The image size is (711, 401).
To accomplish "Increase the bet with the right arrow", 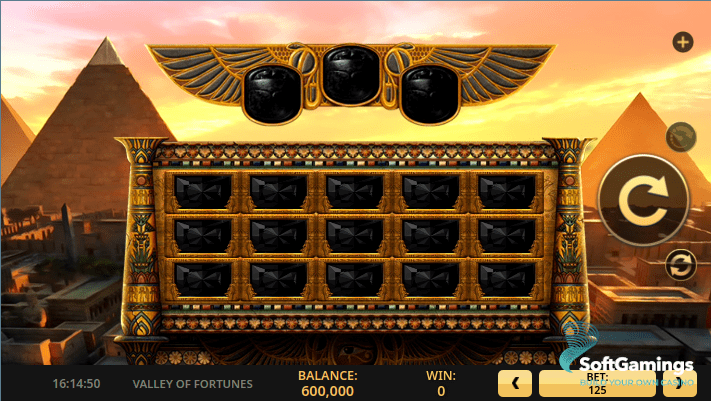I will click(698, 383).
